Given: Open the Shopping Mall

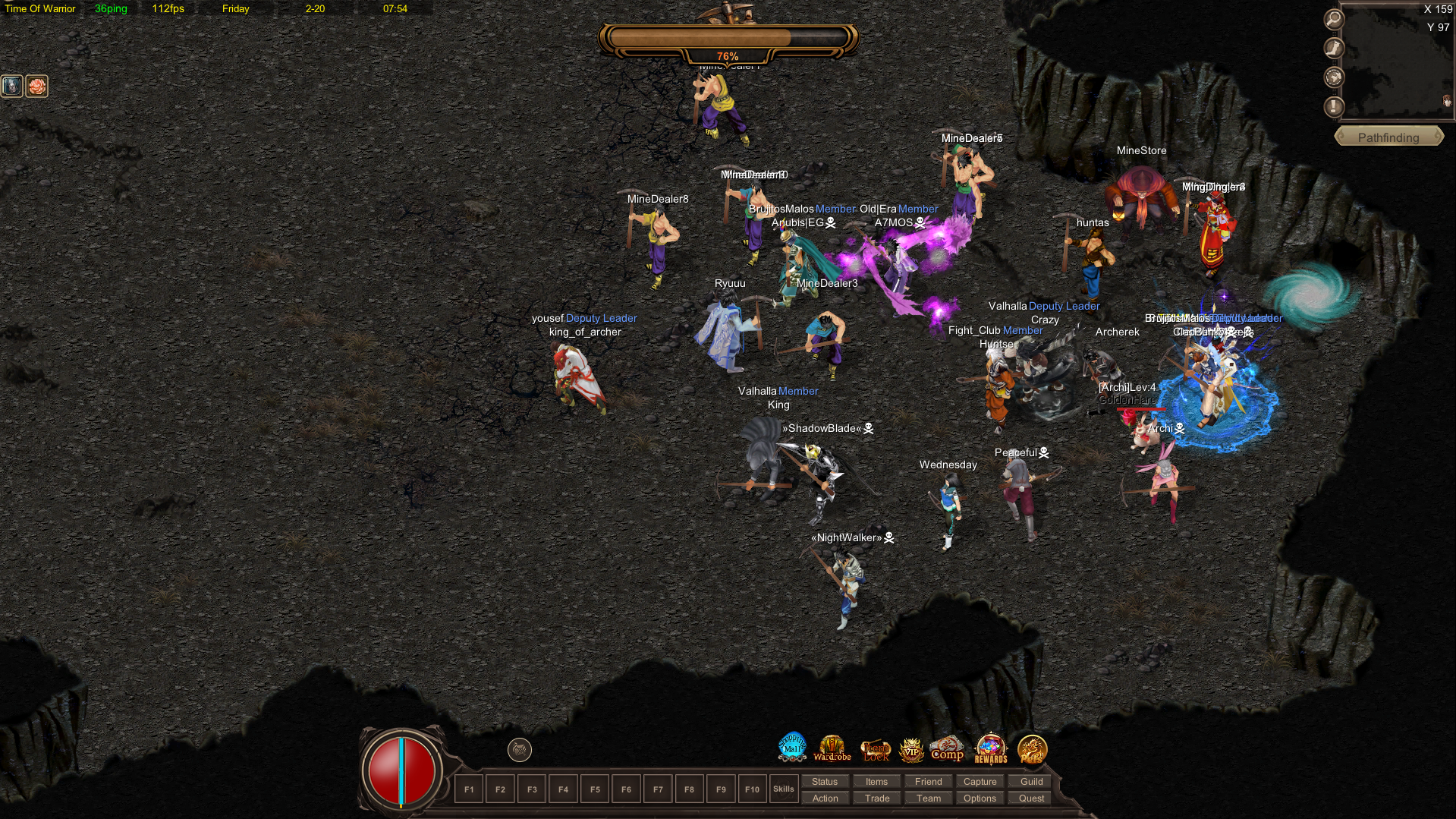Looking at the screenshot, I should click(x=792, y=748).
